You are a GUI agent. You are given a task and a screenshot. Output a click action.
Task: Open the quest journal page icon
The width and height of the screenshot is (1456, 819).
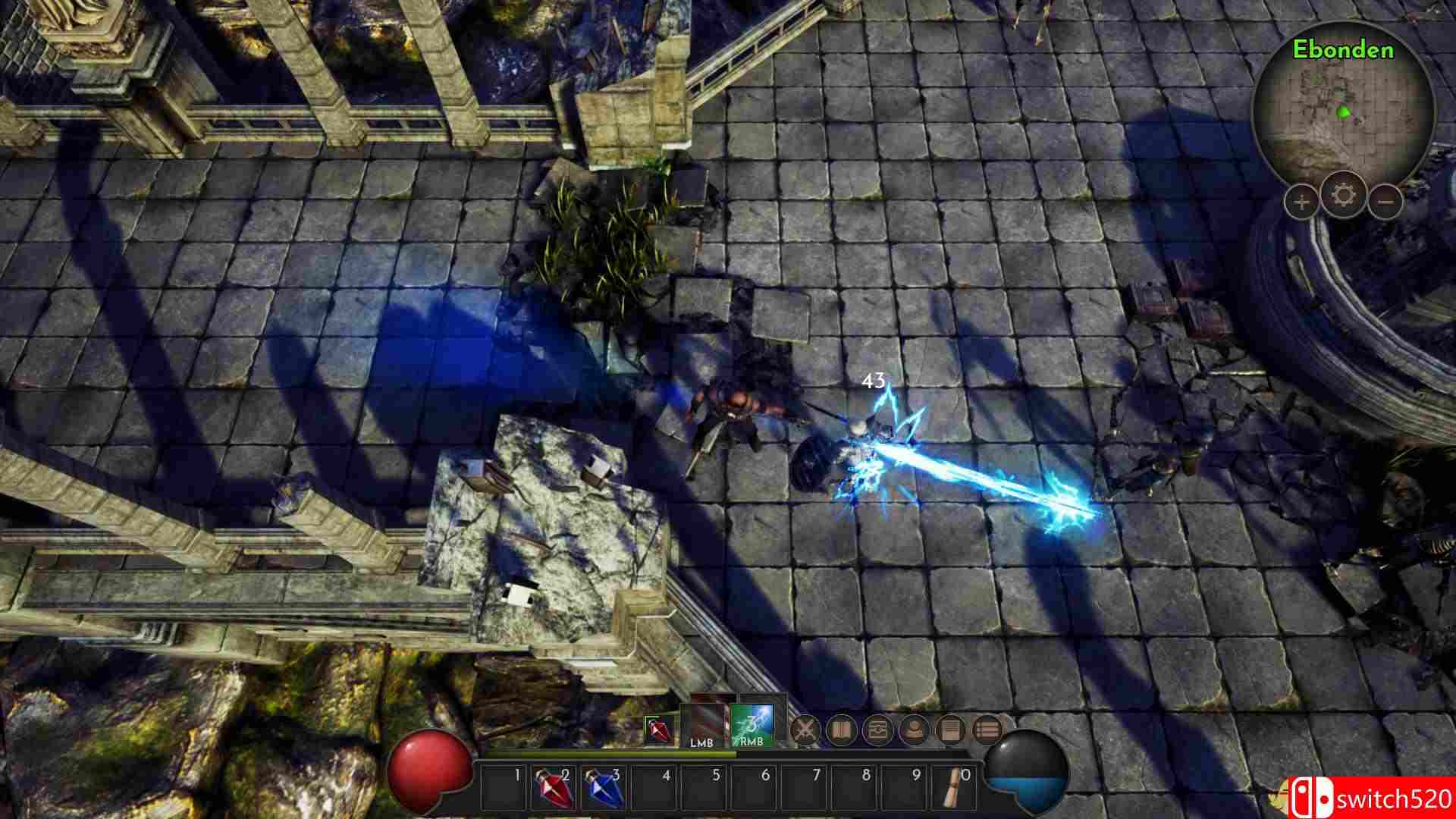point(951,726)
